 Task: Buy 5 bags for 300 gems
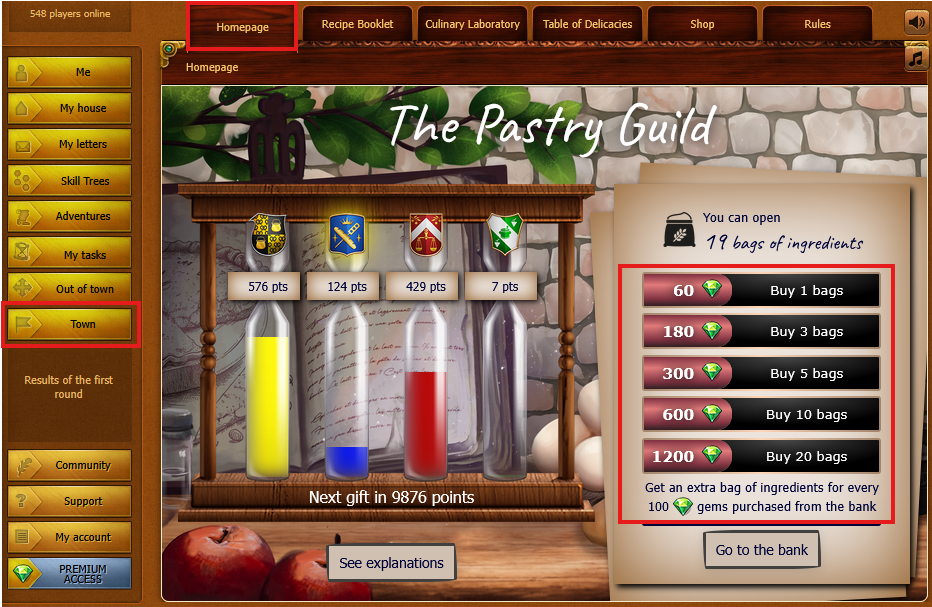(x=761, y=373)
